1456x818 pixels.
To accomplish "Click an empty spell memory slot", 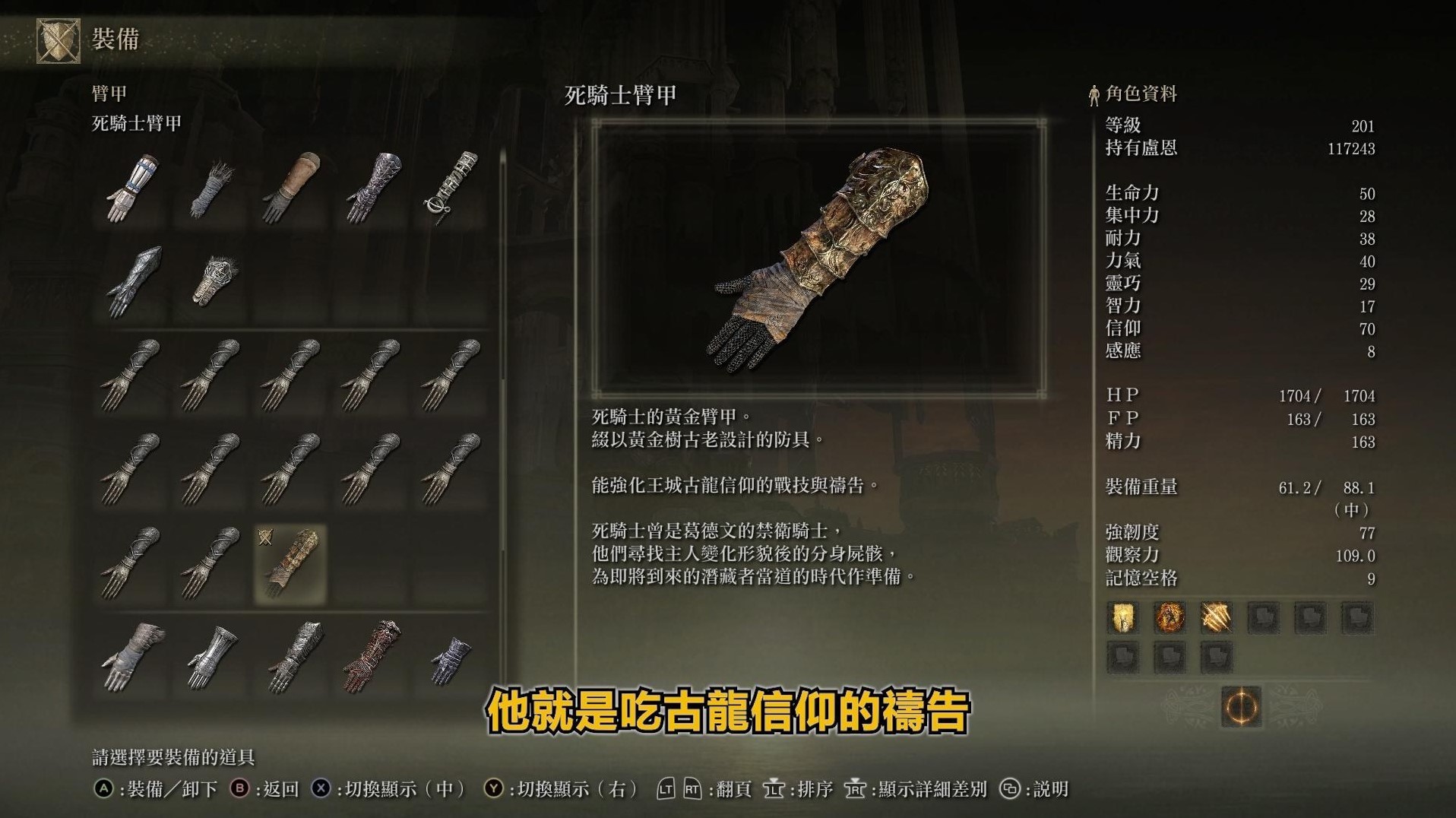I will click(1264, 618).
